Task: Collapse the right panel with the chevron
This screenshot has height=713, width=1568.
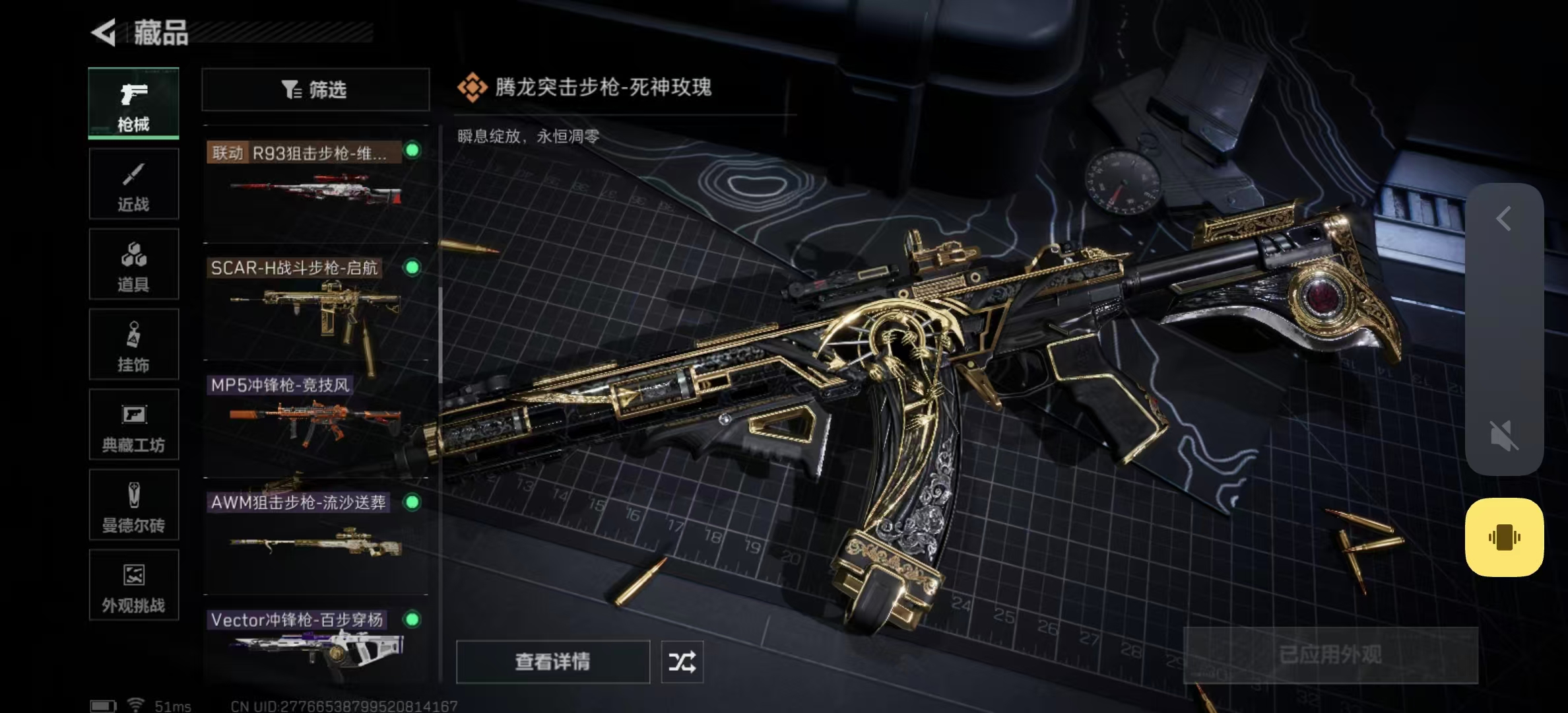Action: (1503, 219)
